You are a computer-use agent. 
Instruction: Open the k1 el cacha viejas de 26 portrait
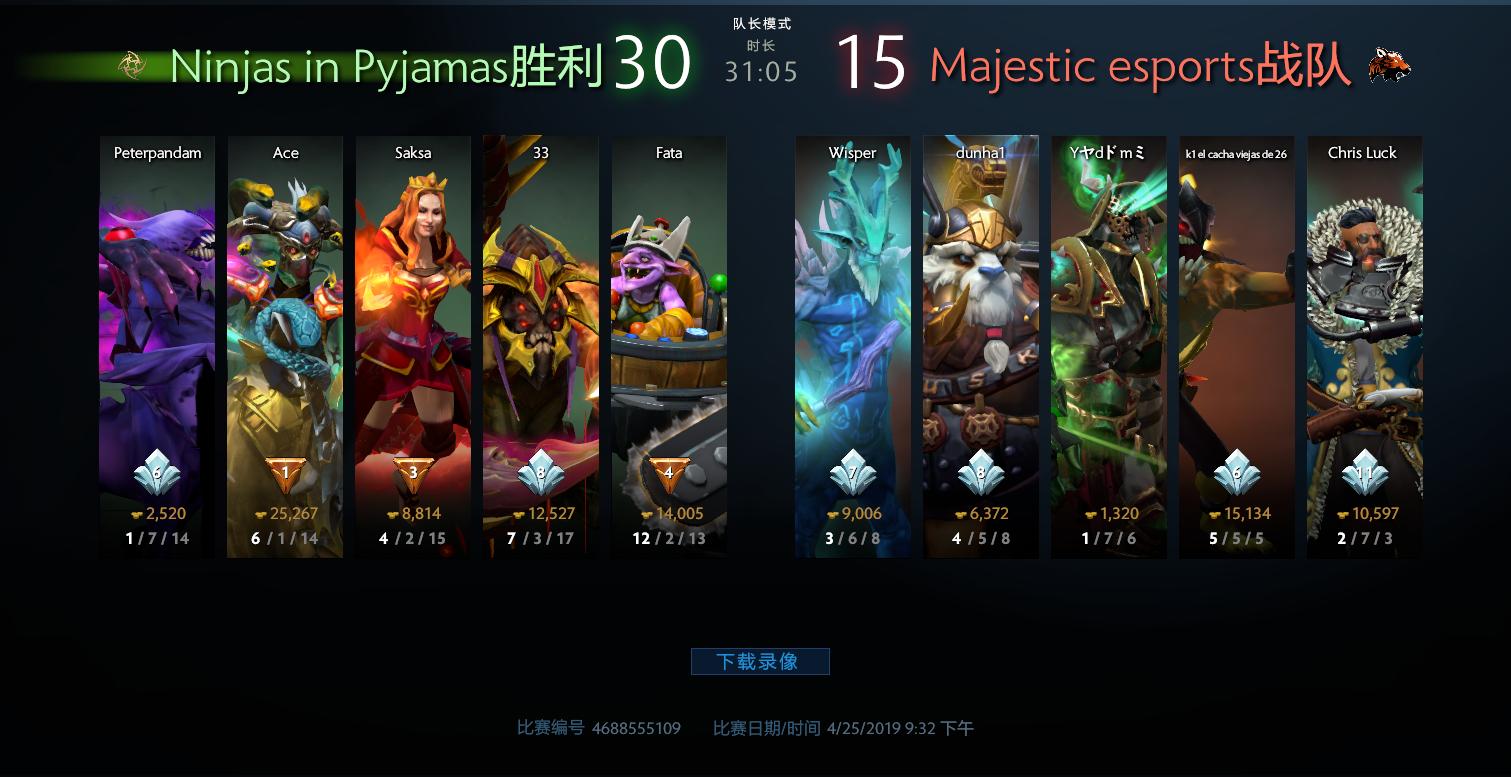(1237, 300)
